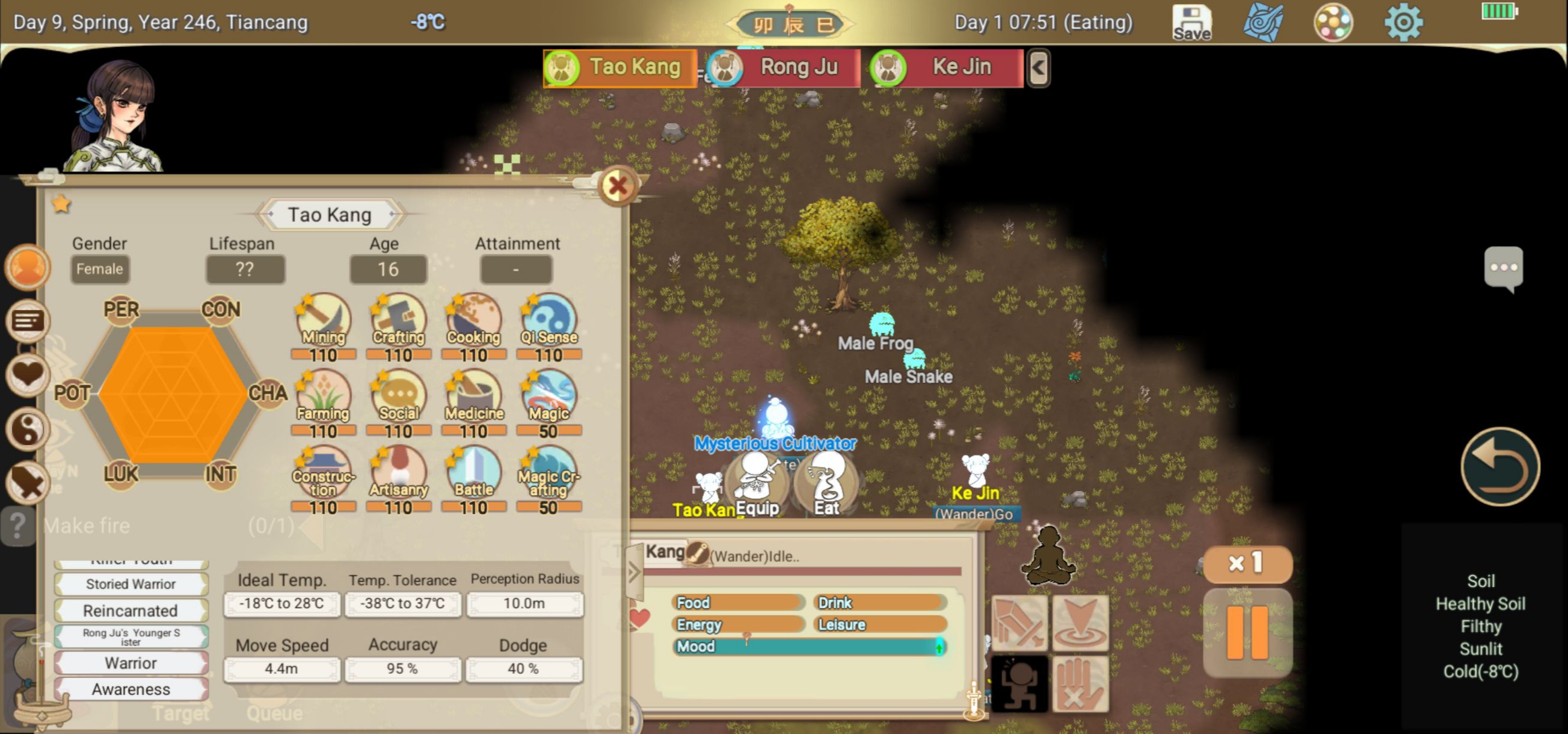Collapse the character tab list arrow
The width and height of the screenshot is (1568, 734).
click(x=1039, y=67)
